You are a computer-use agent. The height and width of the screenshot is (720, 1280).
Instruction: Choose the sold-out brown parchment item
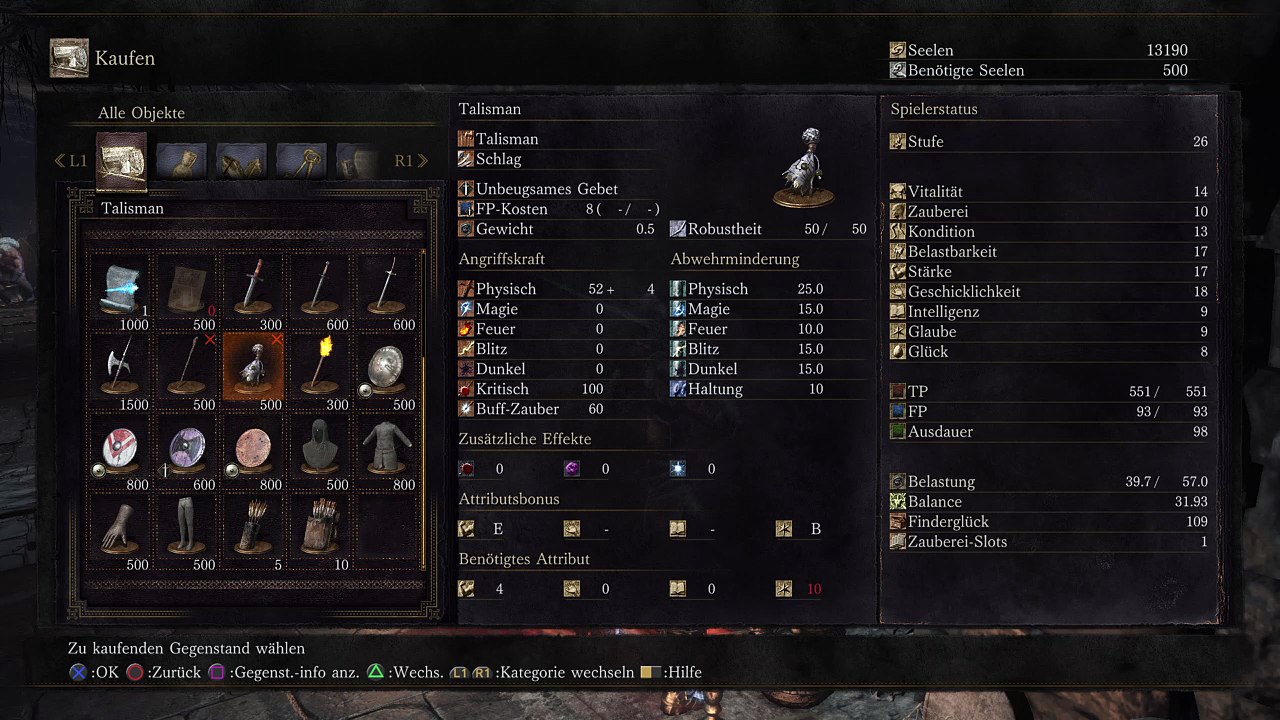(186, 288)
